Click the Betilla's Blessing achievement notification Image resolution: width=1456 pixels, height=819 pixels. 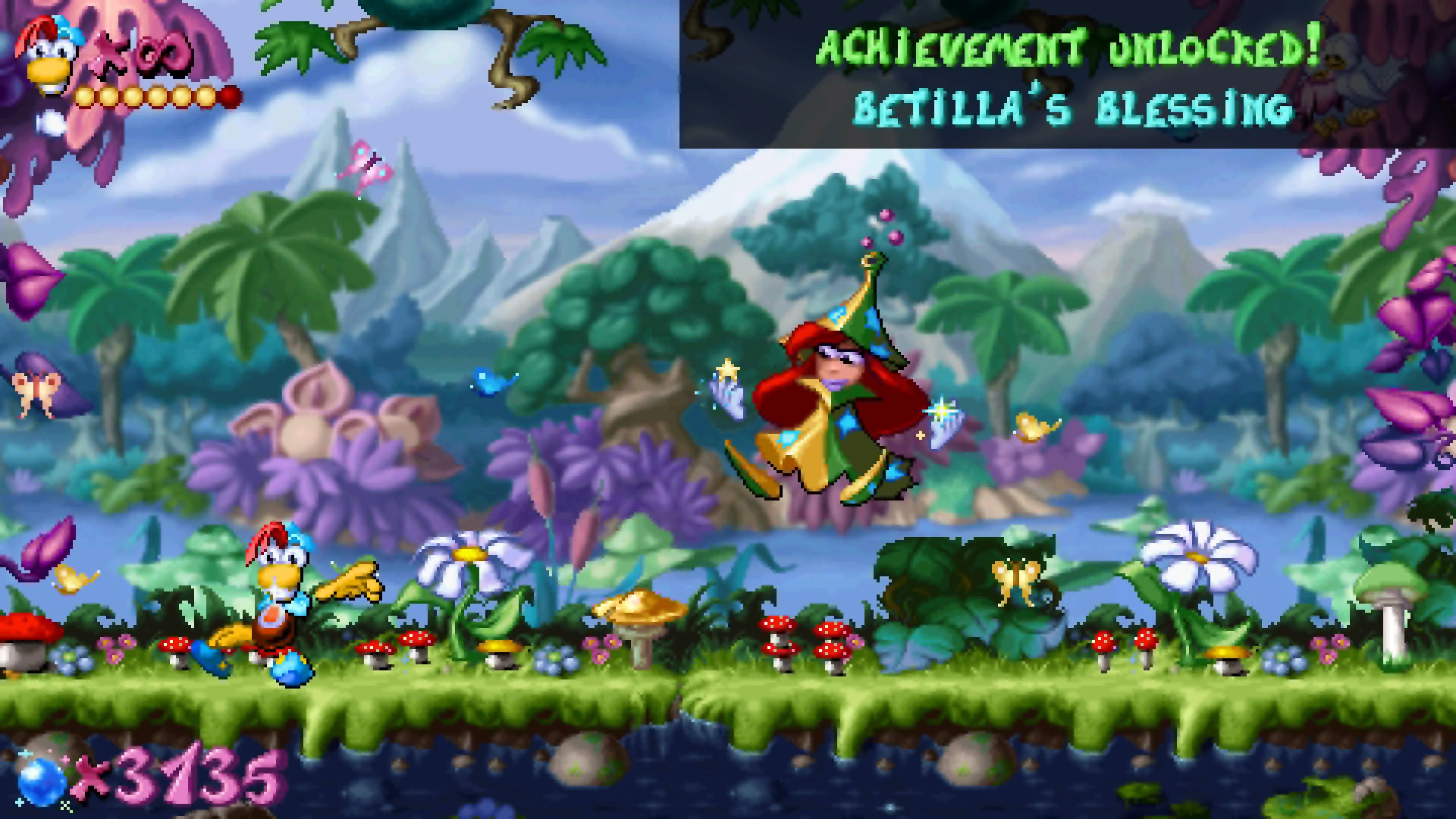1066,74
